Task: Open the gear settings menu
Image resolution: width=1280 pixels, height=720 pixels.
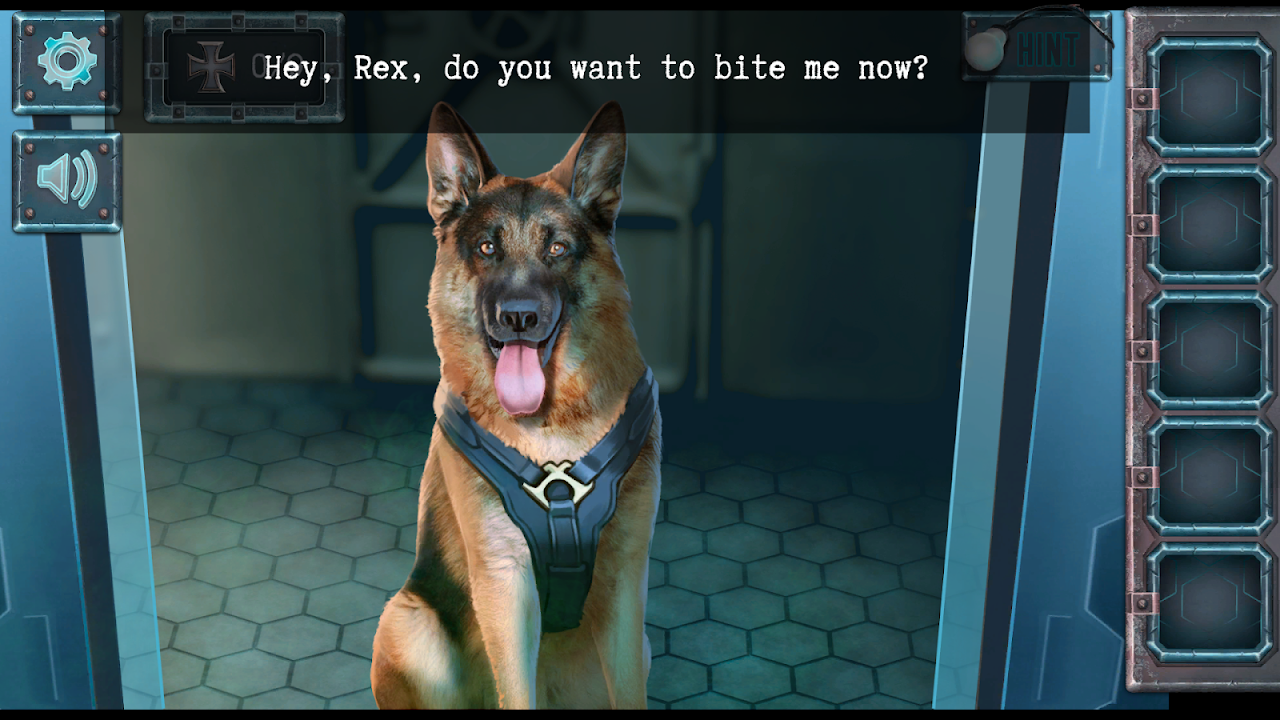Action: (67, 62)
